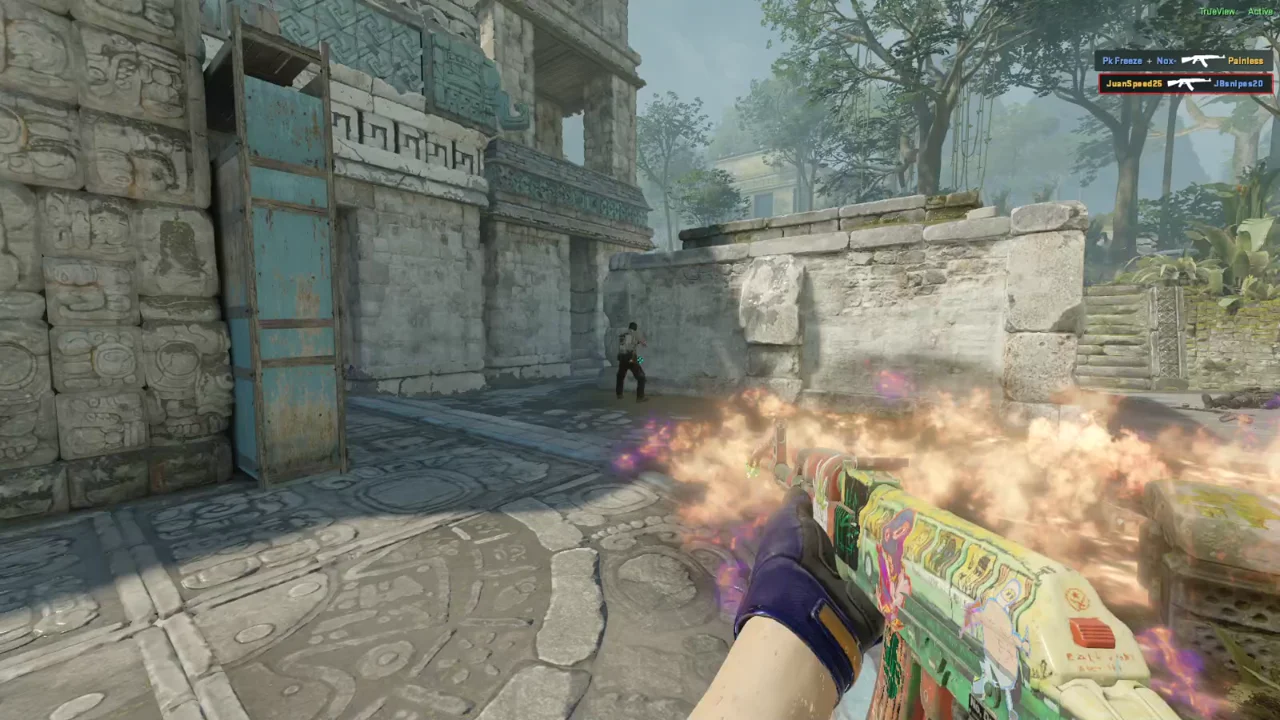Select the red-outlined killfeed entry
Image resolution: width=1280 pixels, height=720 pixels.
coord(1185,83)
